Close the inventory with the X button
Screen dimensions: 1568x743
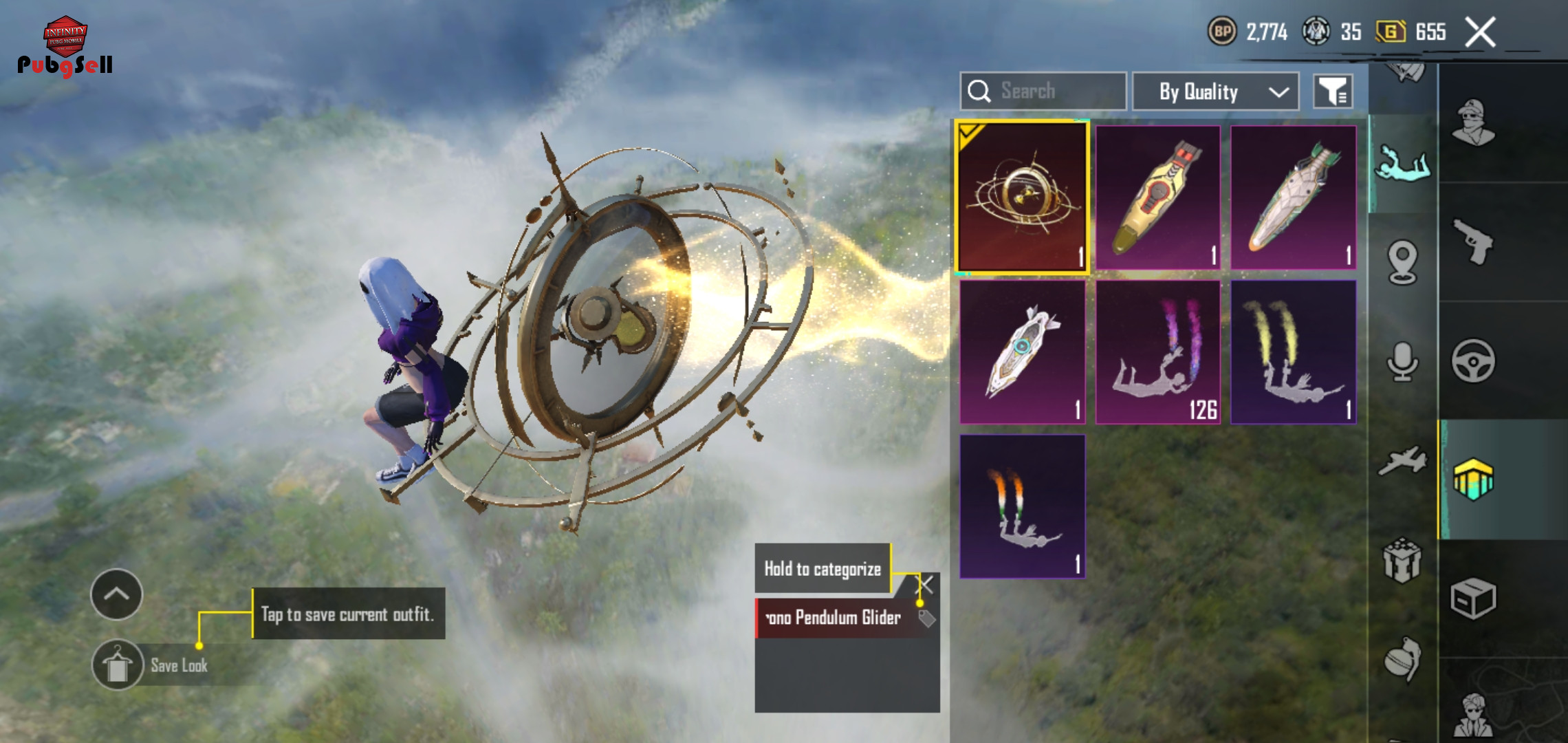(1480, 32)
